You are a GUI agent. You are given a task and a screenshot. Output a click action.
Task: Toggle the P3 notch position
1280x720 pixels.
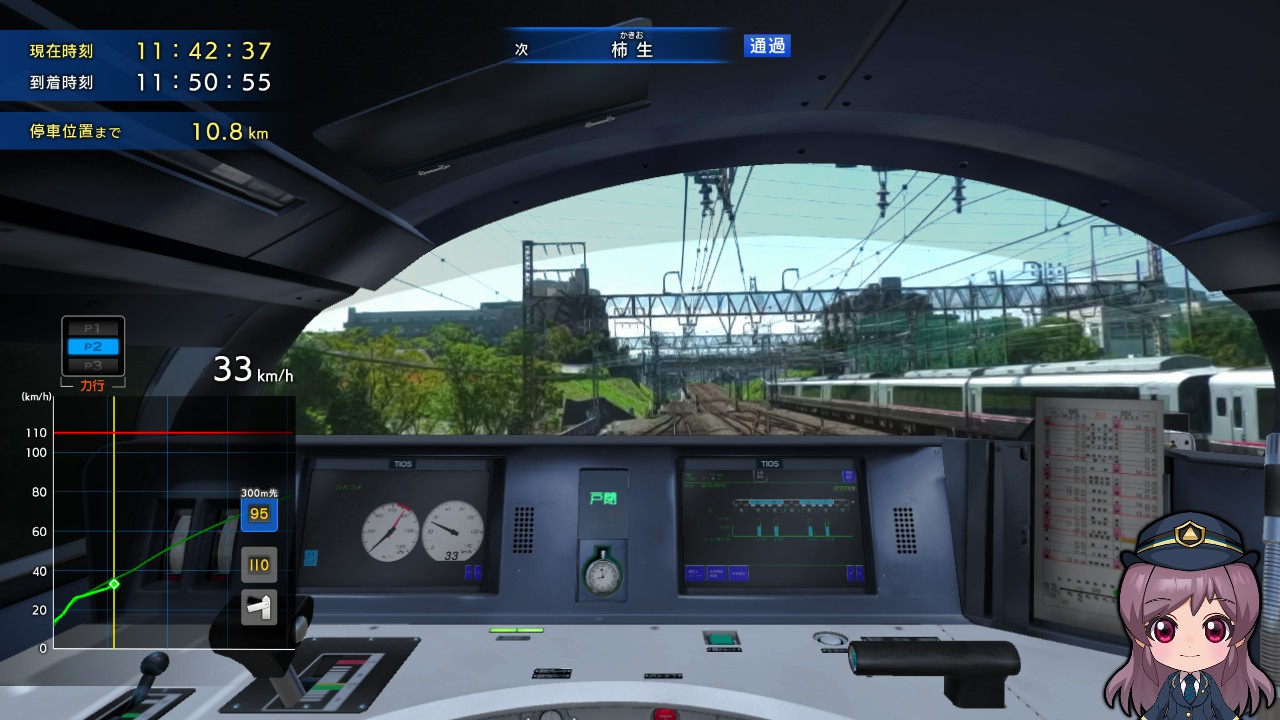pyautogui.click(x=91, y=366)
